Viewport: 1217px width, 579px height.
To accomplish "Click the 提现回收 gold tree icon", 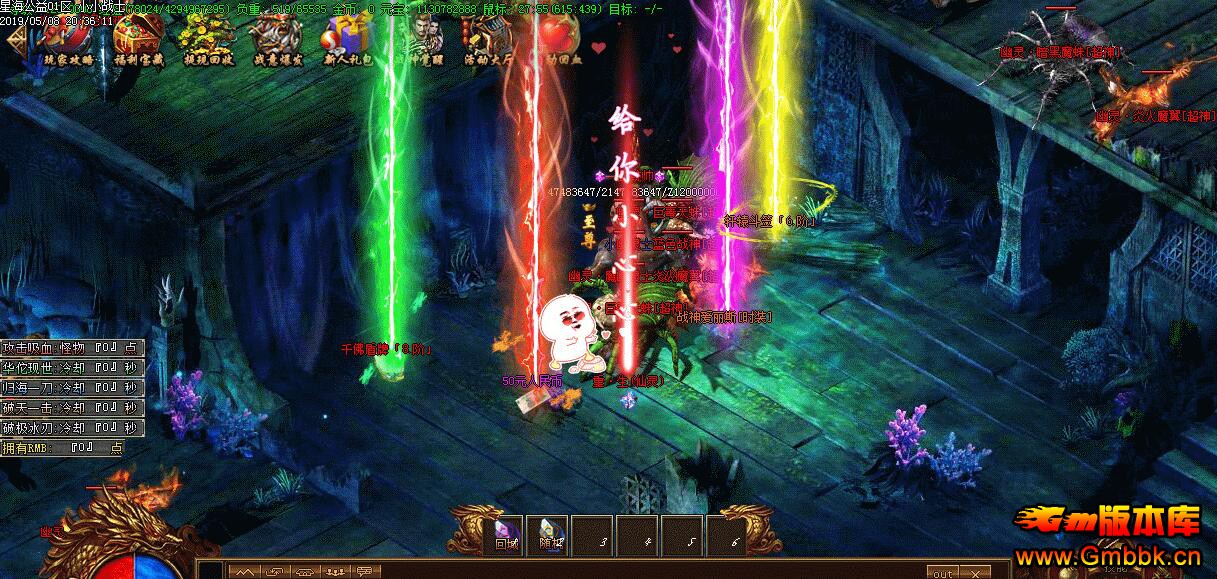I will tap(203, 37).
